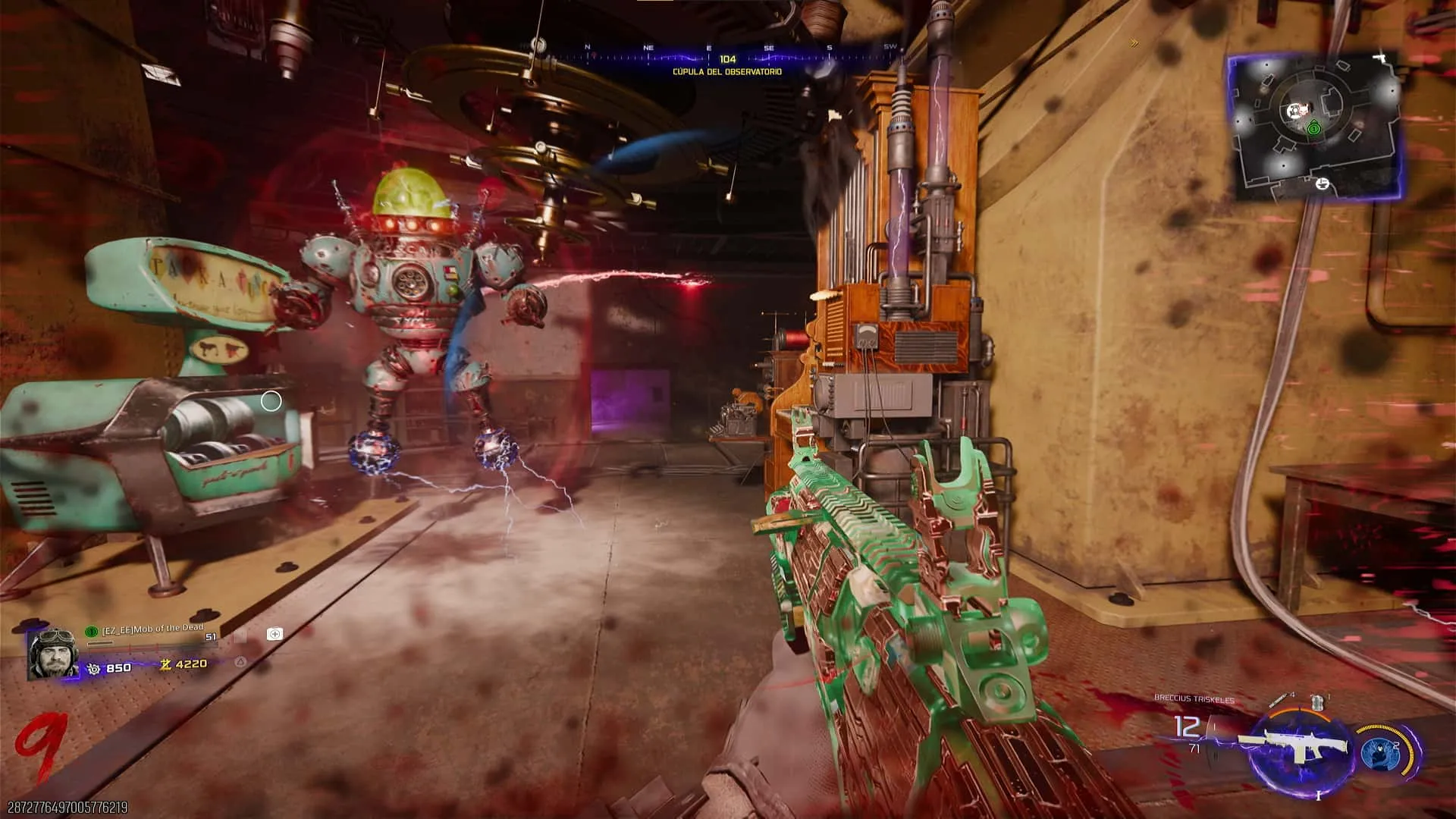Select the white medkit item icon
This screenshot has width=1456, height=819.
tap(275, 634)
